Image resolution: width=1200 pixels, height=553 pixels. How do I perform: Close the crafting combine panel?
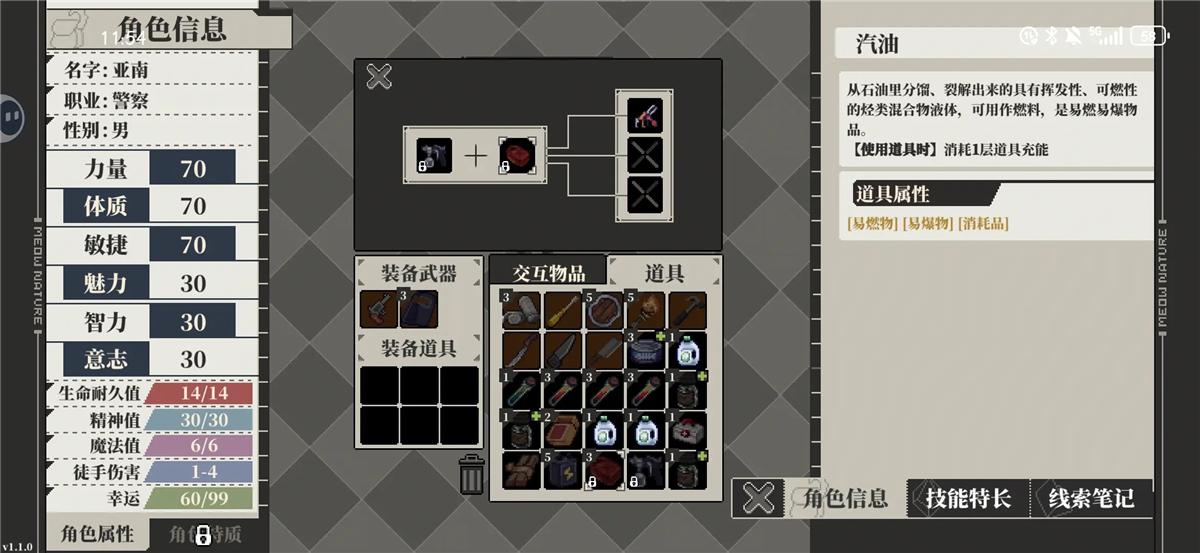pyautogui.click(x=379, y=76)
